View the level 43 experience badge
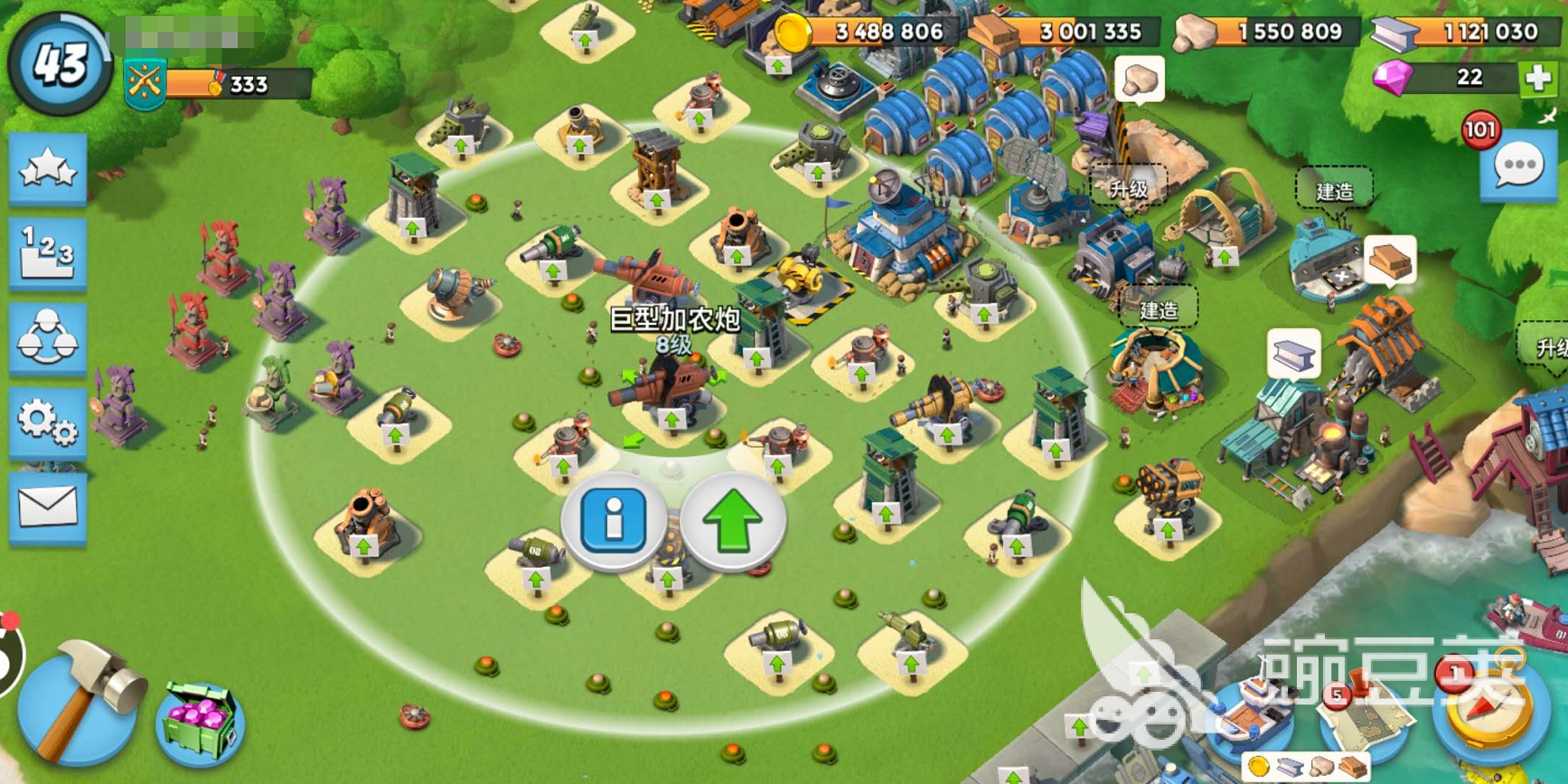 [60, 63]
